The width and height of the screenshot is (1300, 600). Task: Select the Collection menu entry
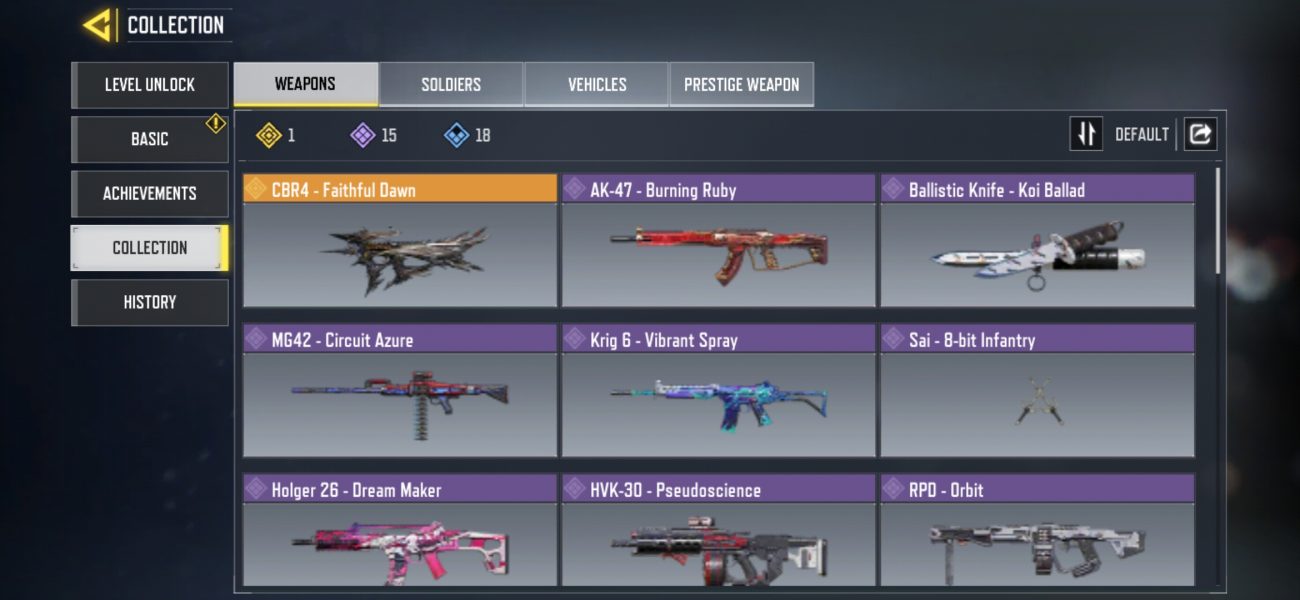pyautogui.click(x=150, y=248)
